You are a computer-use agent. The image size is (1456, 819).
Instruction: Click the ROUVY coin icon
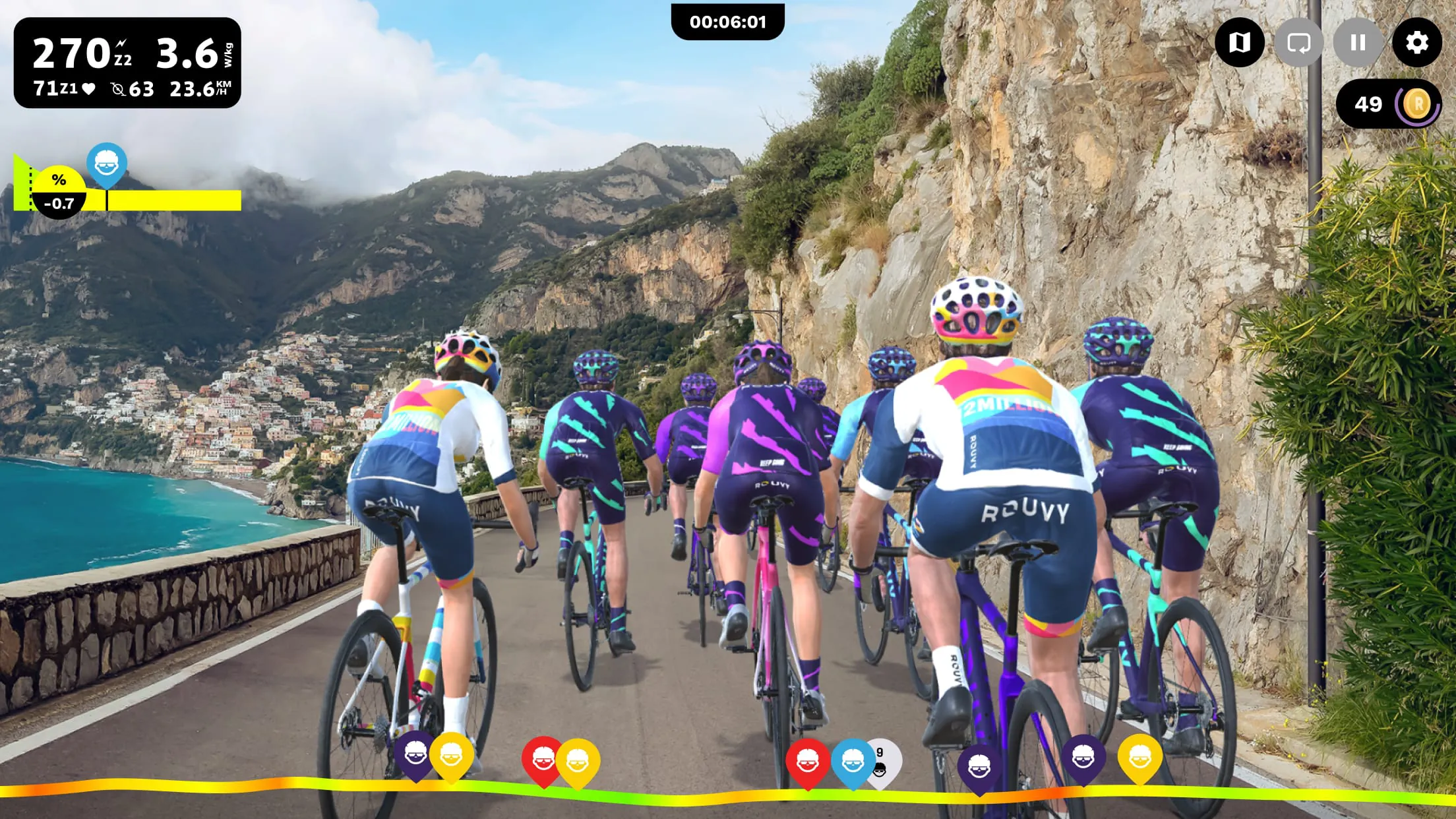(1415, 104)
